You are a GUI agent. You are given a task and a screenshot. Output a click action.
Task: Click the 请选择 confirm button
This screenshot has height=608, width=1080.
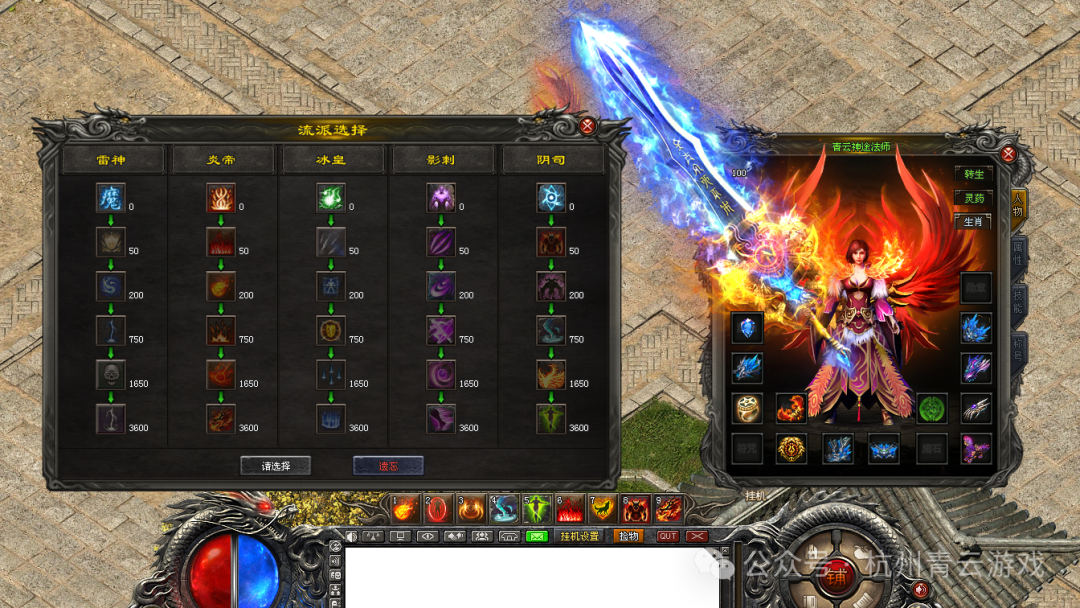pos(275,466)
